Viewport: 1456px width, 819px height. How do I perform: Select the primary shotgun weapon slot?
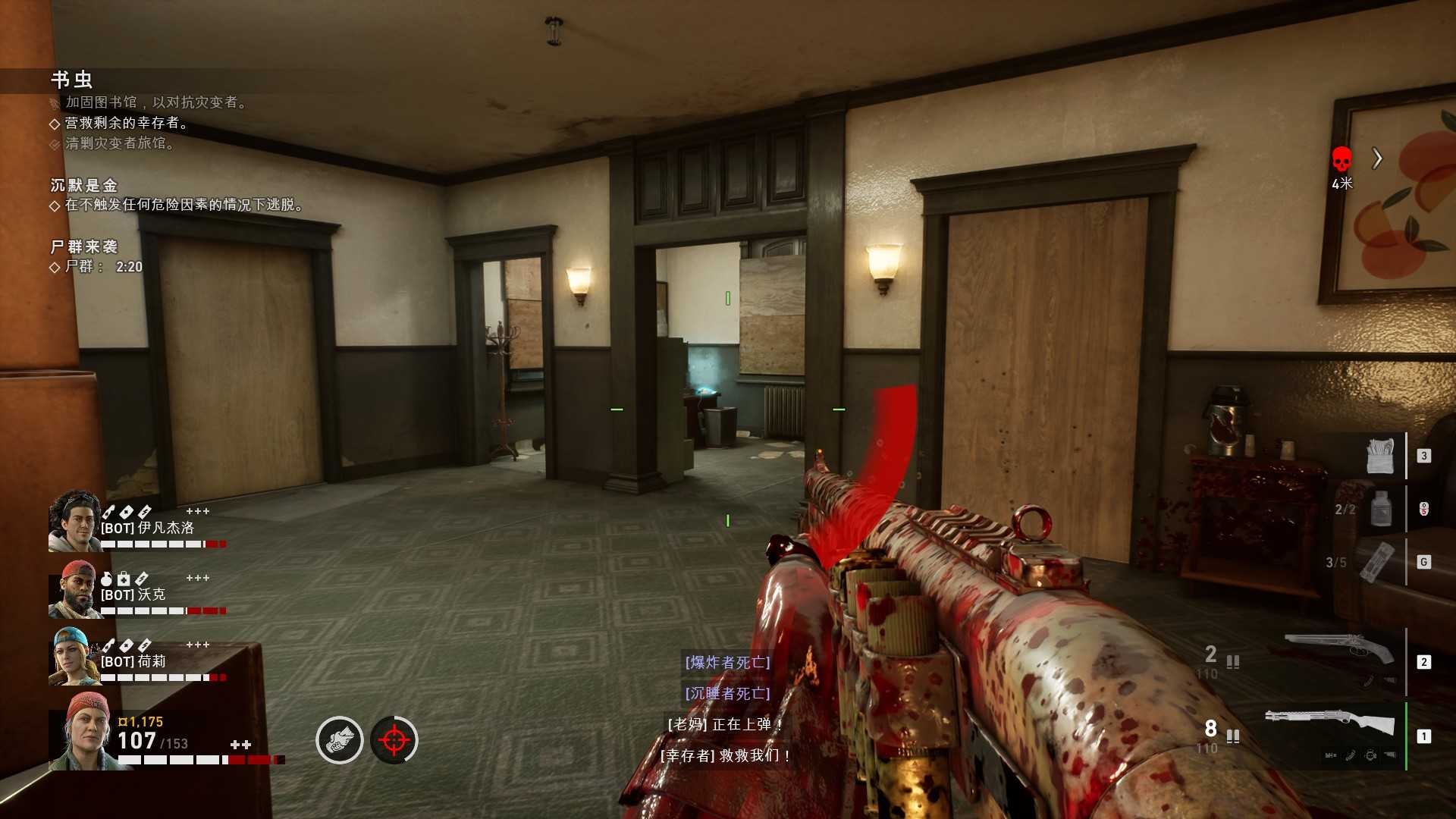[x=1330, y=725]
